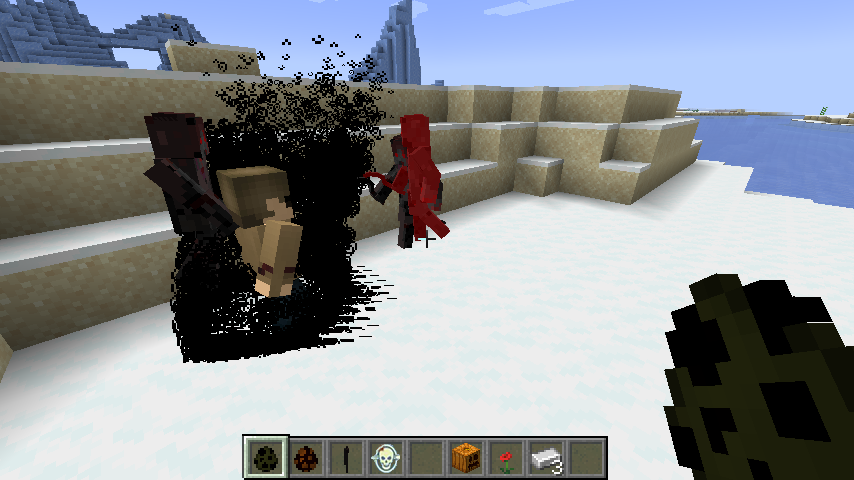Select the skull emblem item slot
The width and height of the screenshot is (854, 480).
386,458
